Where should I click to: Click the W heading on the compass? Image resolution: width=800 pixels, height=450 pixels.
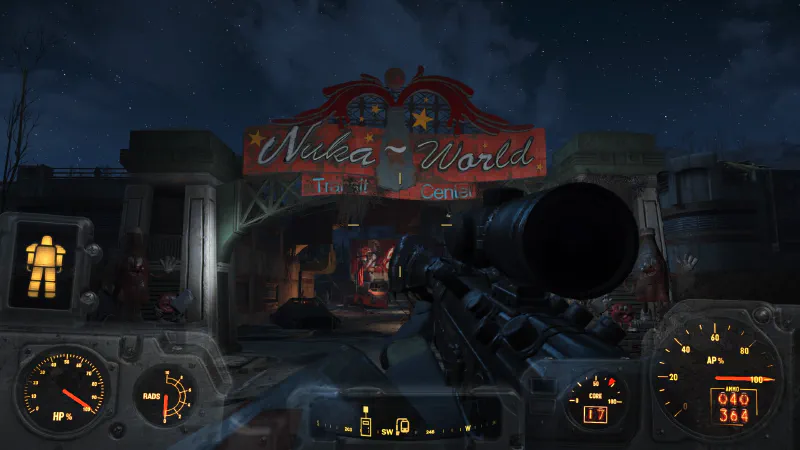468,428
